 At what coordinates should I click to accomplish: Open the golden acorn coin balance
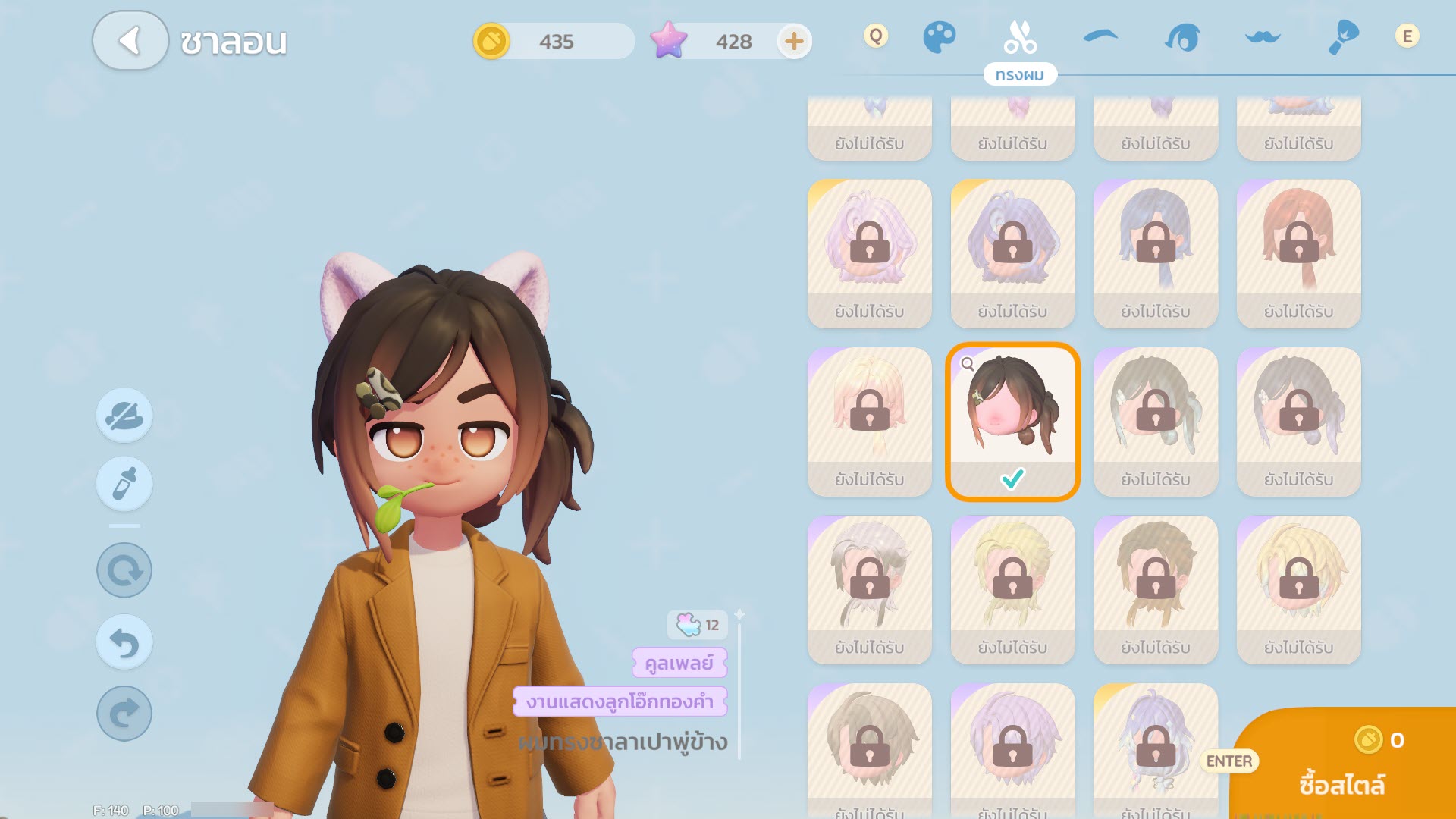tap(491, 41)
